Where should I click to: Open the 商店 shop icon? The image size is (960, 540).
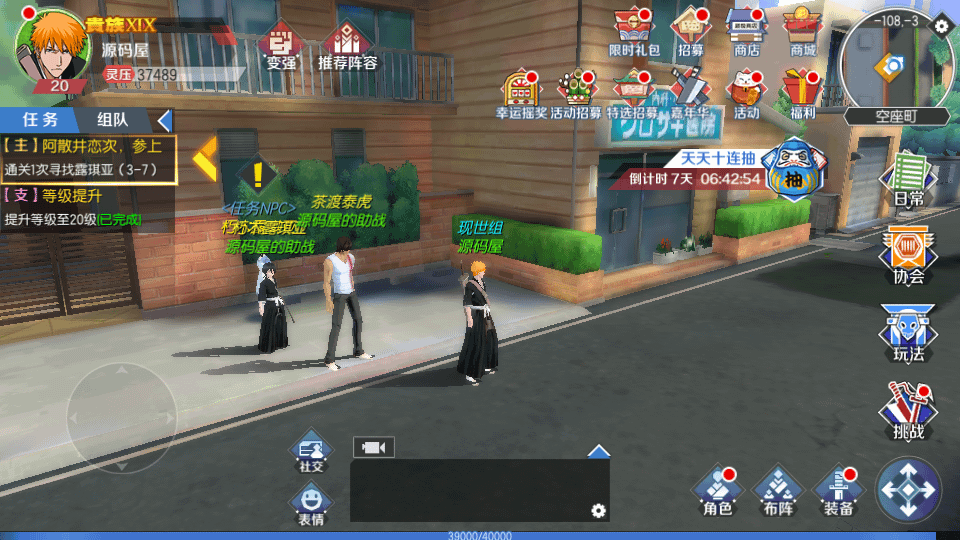746,30
